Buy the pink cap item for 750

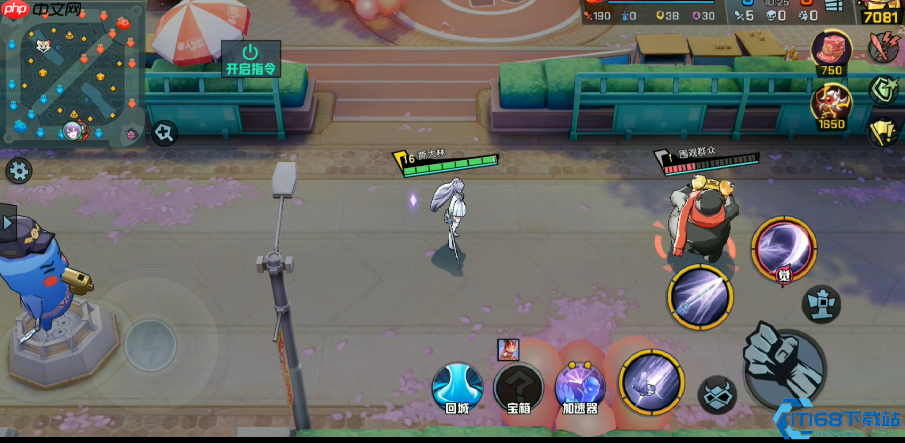point(831,52)
